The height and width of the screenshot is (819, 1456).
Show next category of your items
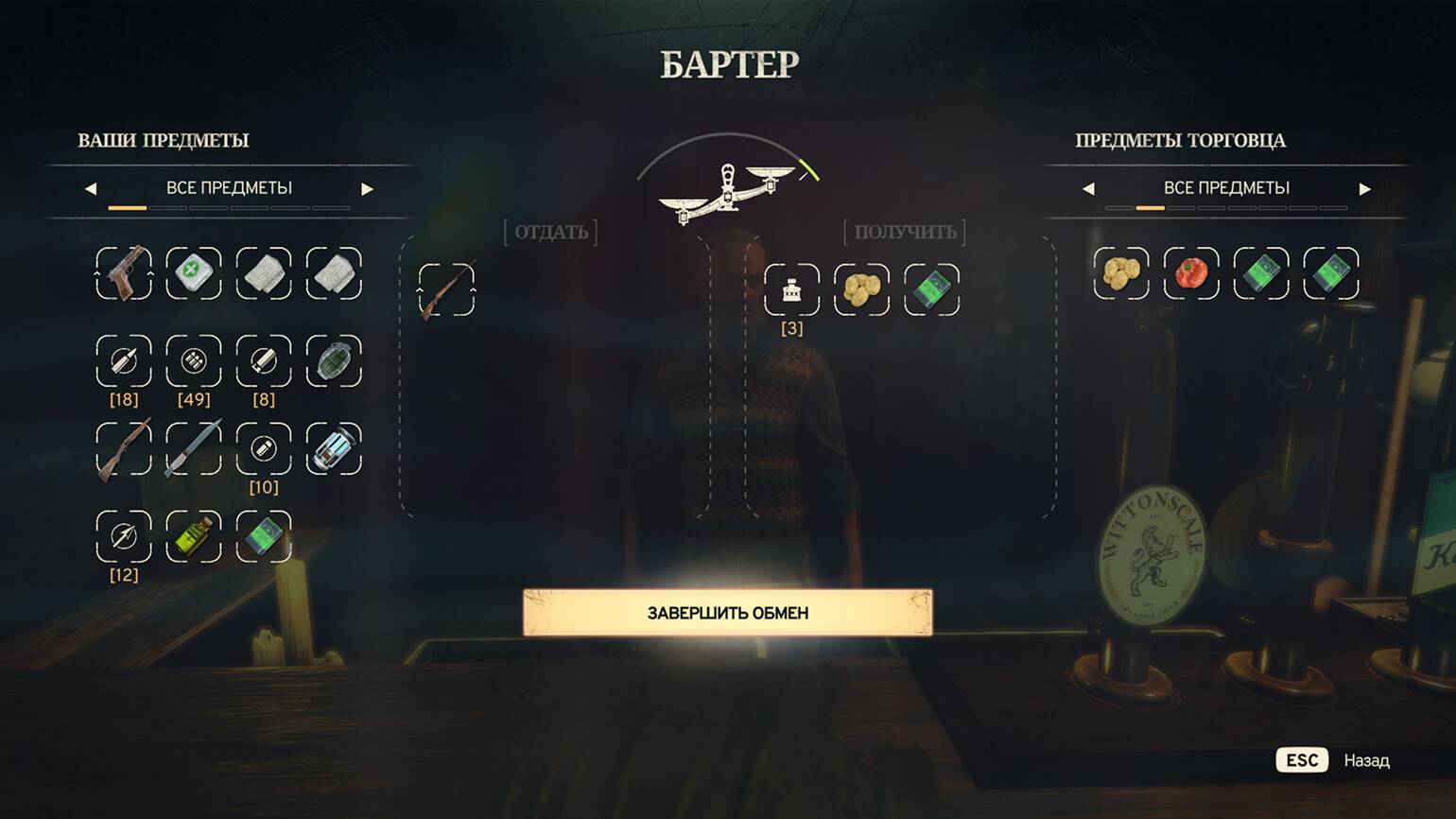click(x=367, y=189)
